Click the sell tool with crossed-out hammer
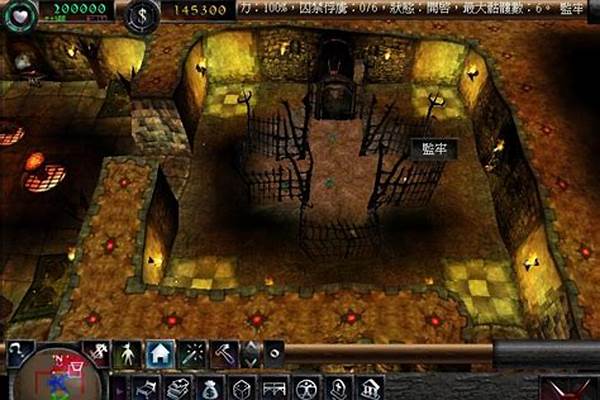 click(98, 353)
